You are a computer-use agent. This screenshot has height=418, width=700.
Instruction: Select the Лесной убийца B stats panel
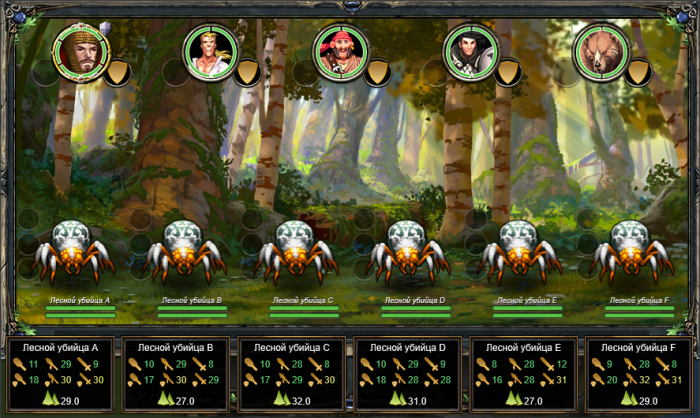[x=177, y=374]
